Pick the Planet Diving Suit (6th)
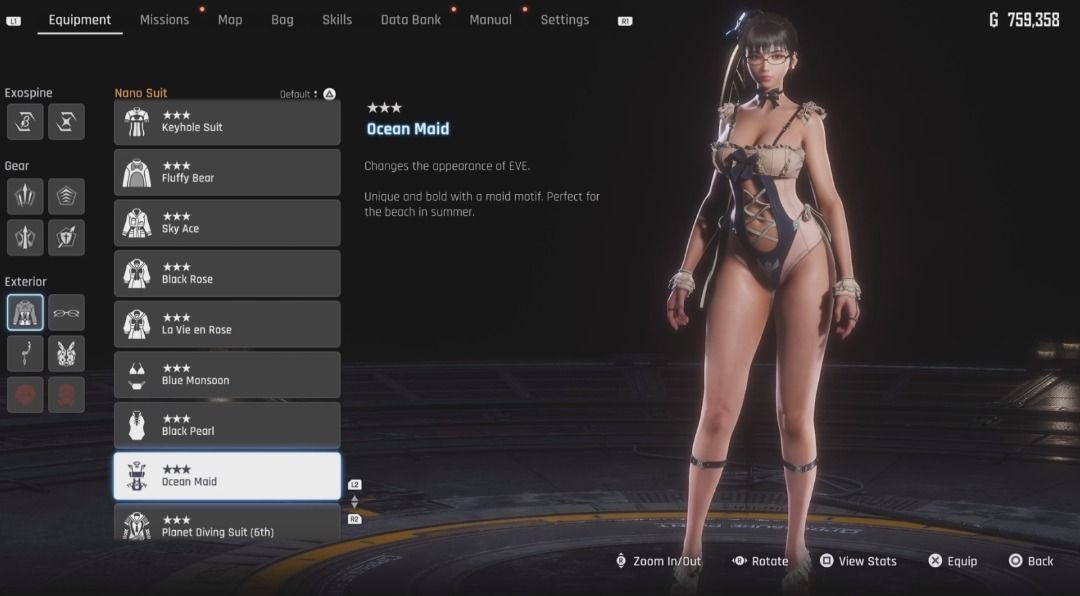The height and width of the screenshot is (596, 1080). (x=227, y=523)
